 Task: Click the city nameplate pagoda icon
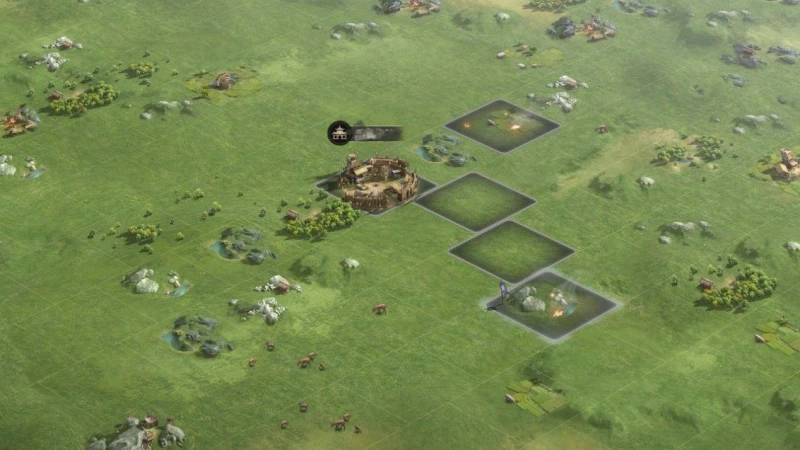click(340, 133)
